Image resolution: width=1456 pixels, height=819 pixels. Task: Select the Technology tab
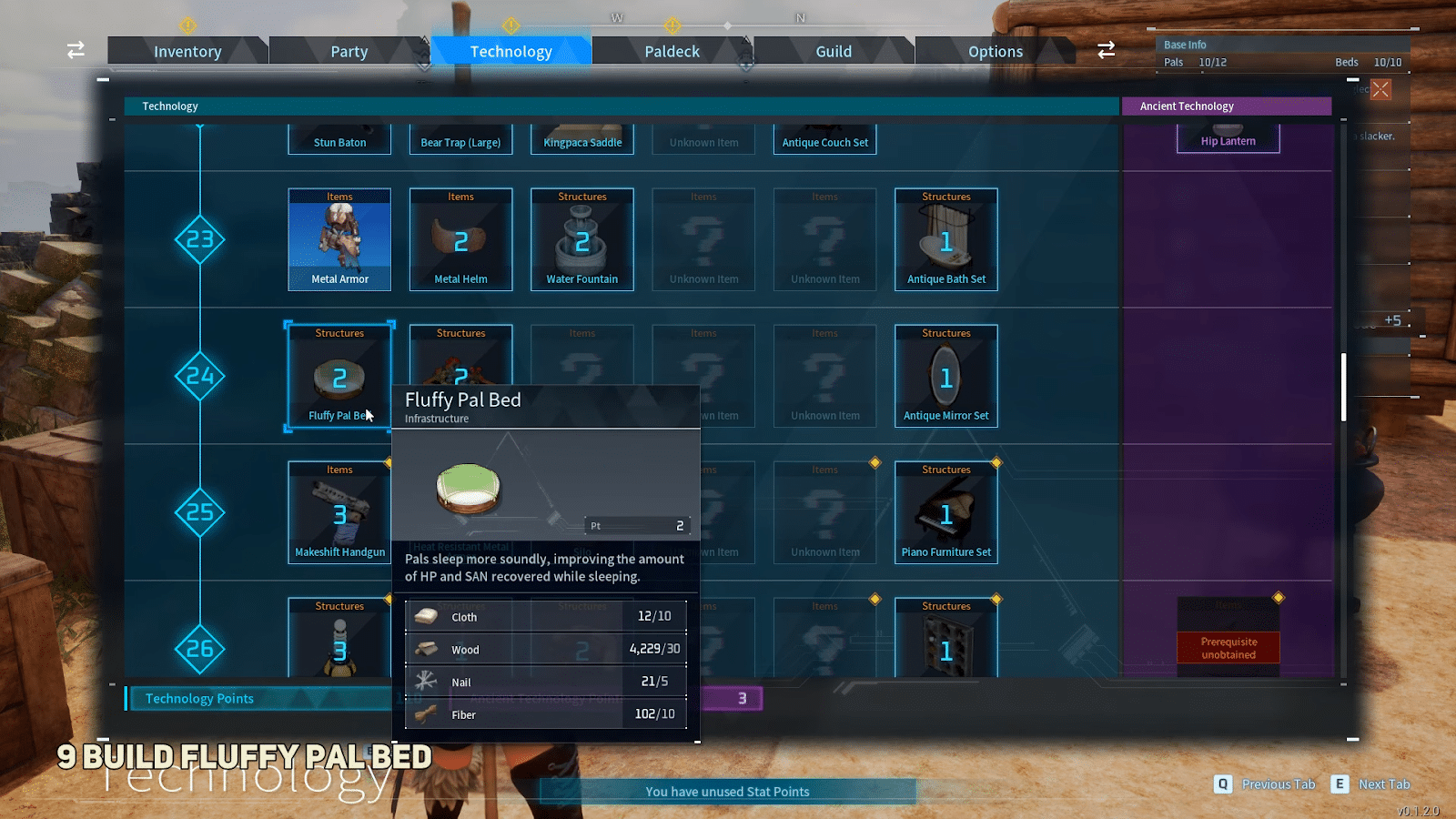click(511, 51)
